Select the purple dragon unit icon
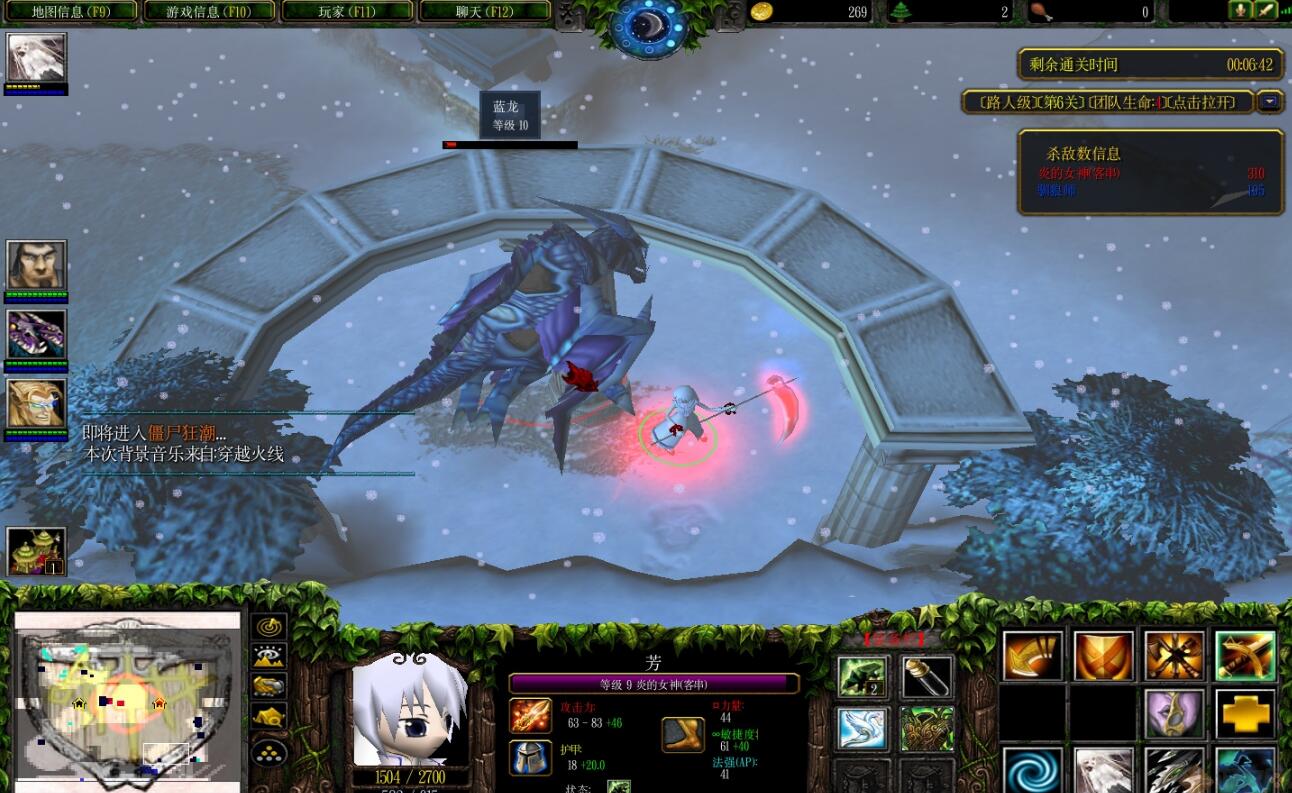Image resolution: width=1292 pixels, height=793 pixels. [x=37, y=334]
